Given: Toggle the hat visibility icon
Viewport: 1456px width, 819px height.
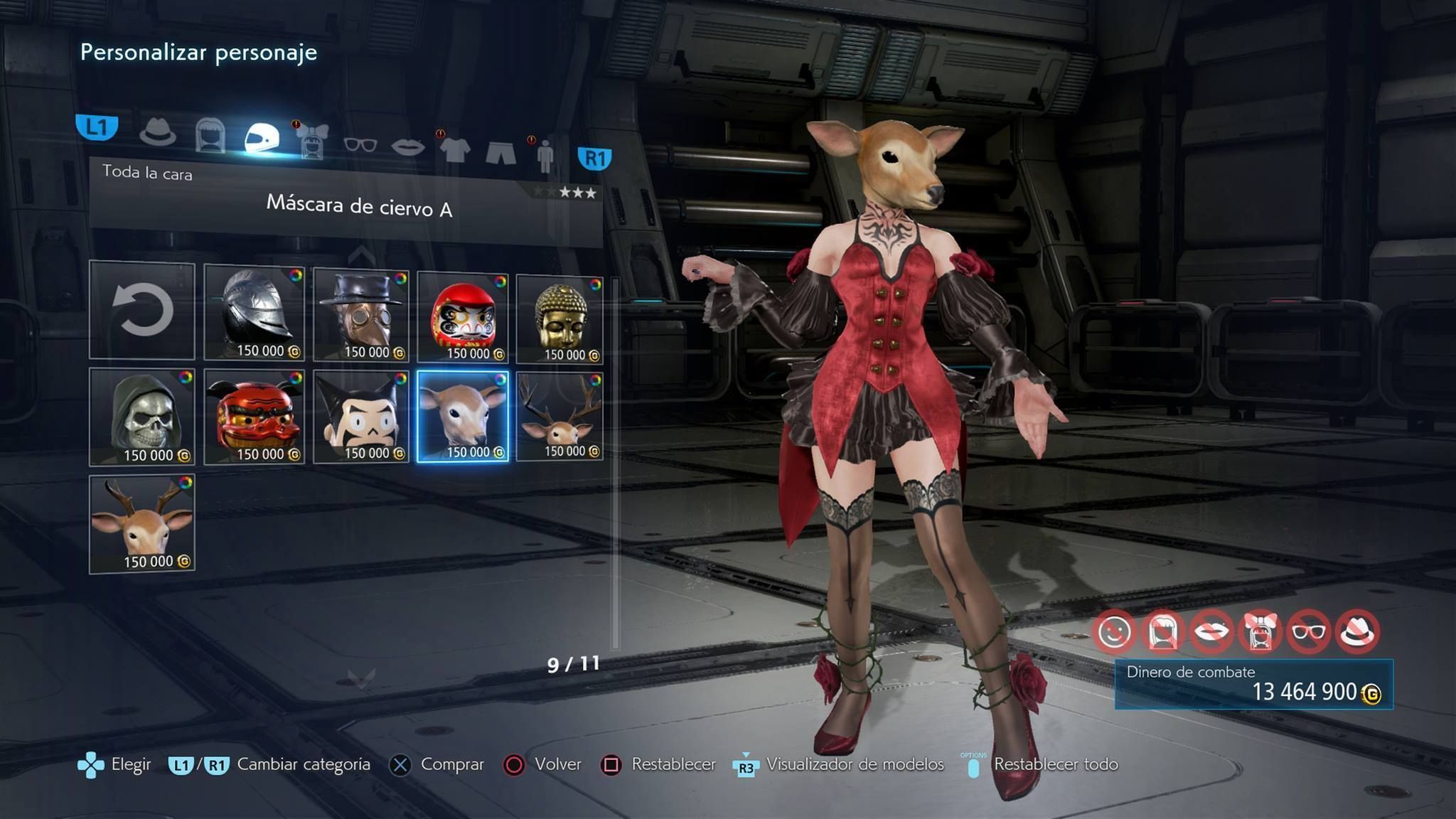Looking at the screenshot, I should (x=1358, y=631).
